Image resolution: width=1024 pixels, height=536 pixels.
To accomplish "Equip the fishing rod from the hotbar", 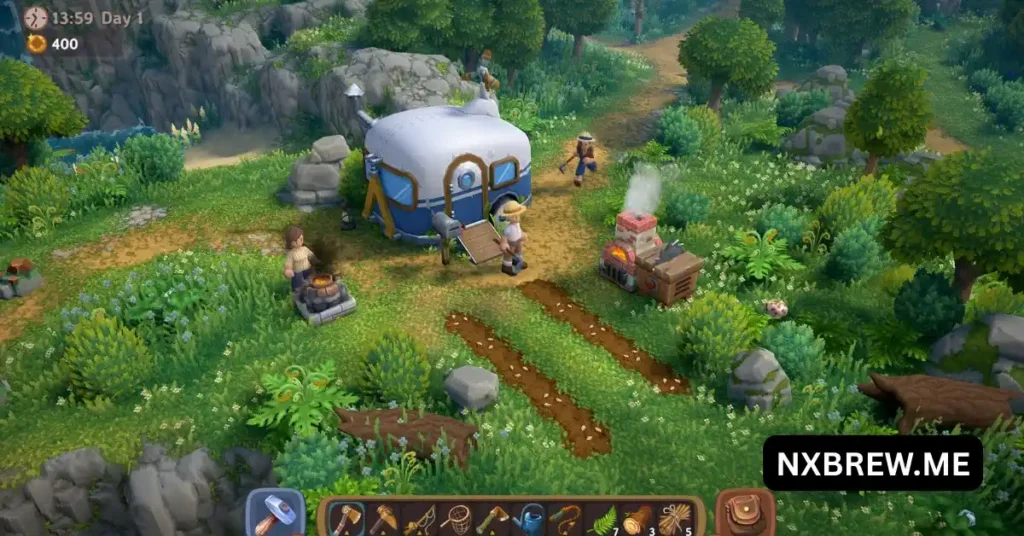I will [x=419, y=519].
